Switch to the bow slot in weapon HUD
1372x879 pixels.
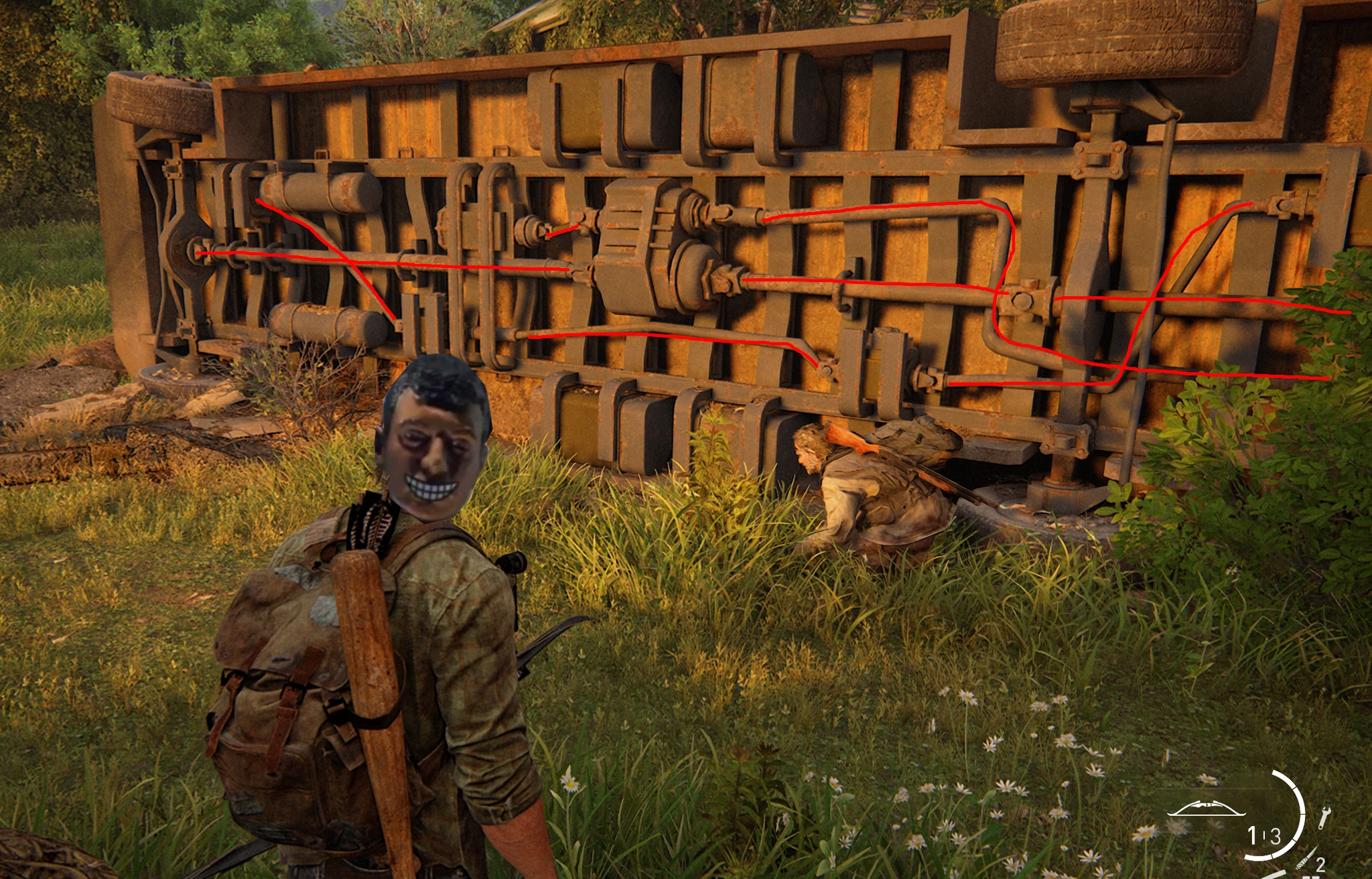[x=1207, y=808]
